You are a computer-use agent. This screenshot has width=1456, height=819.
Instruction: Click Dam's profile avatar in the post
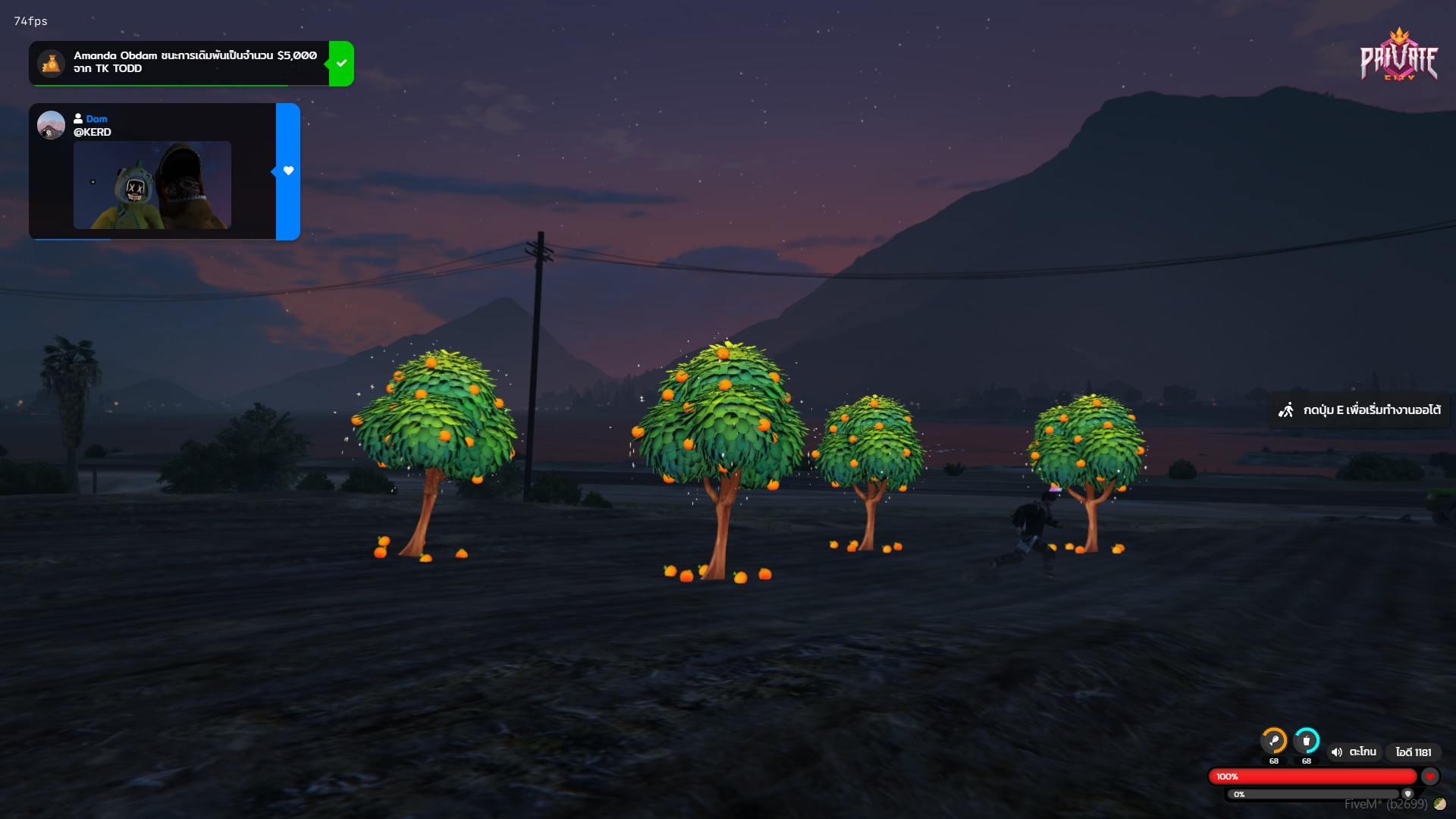[x=51, y=125]
